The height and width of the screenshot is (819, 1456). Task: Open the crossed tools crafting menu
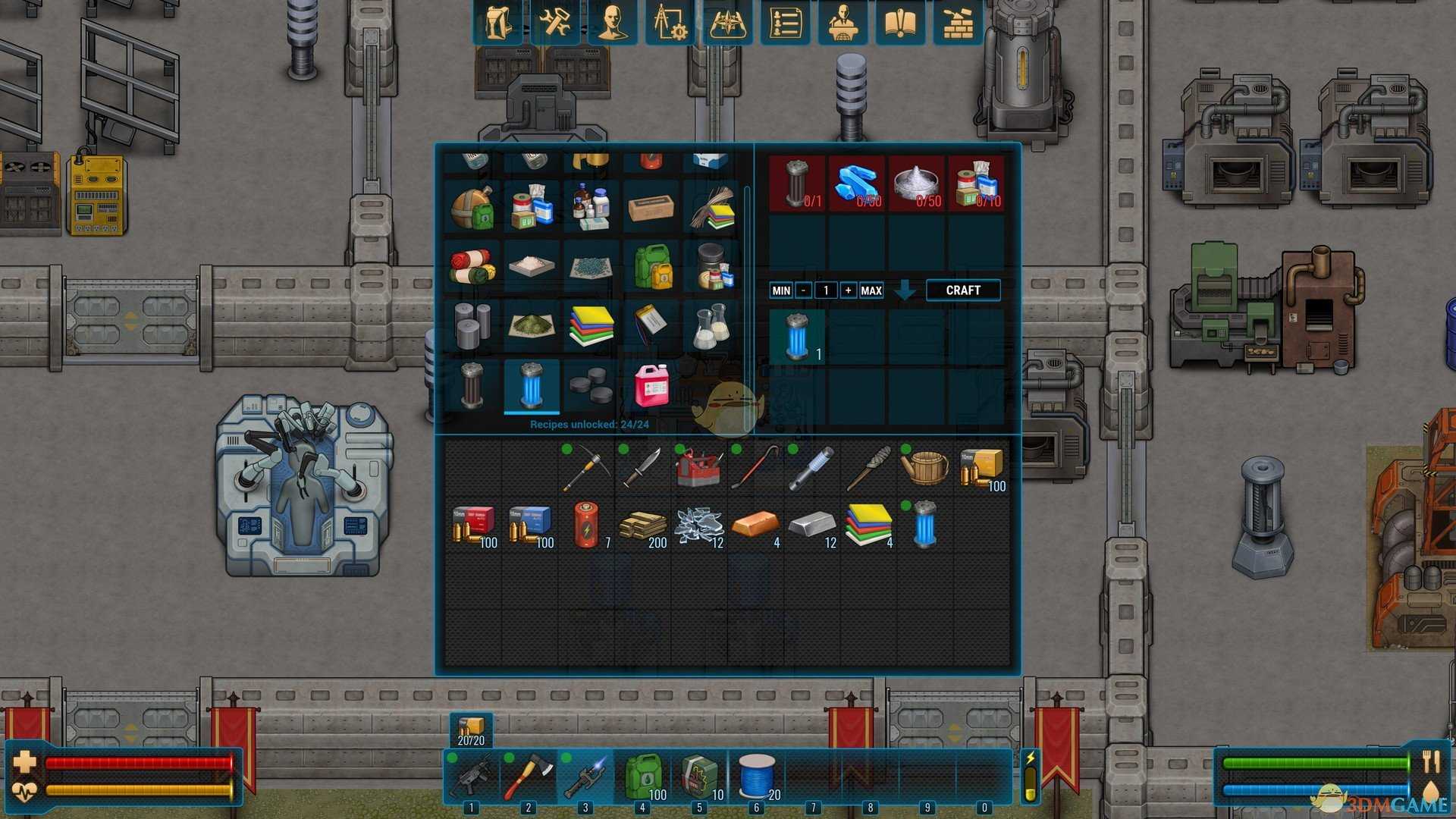pos(555,23)
